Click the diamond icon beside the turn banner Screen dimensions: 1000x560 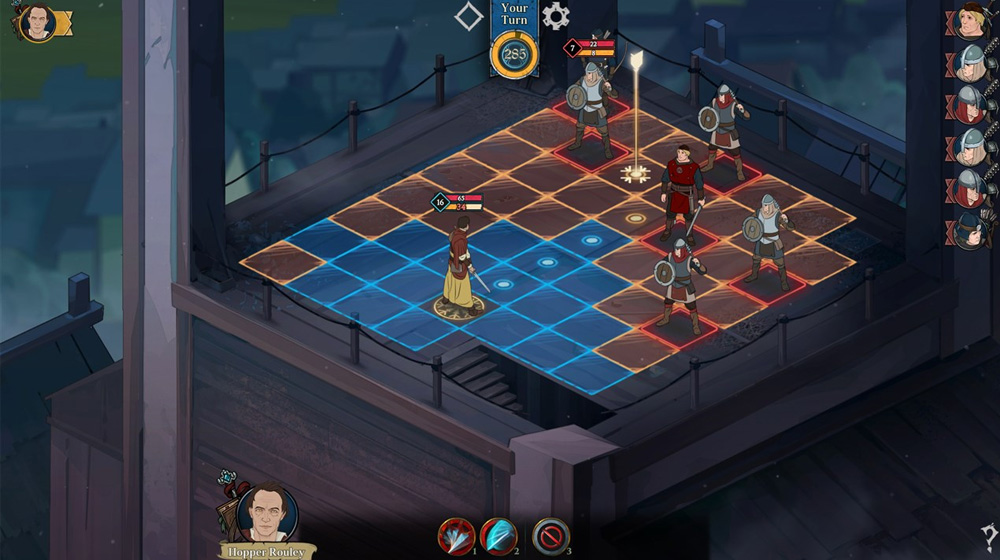[x=469, y=16]
